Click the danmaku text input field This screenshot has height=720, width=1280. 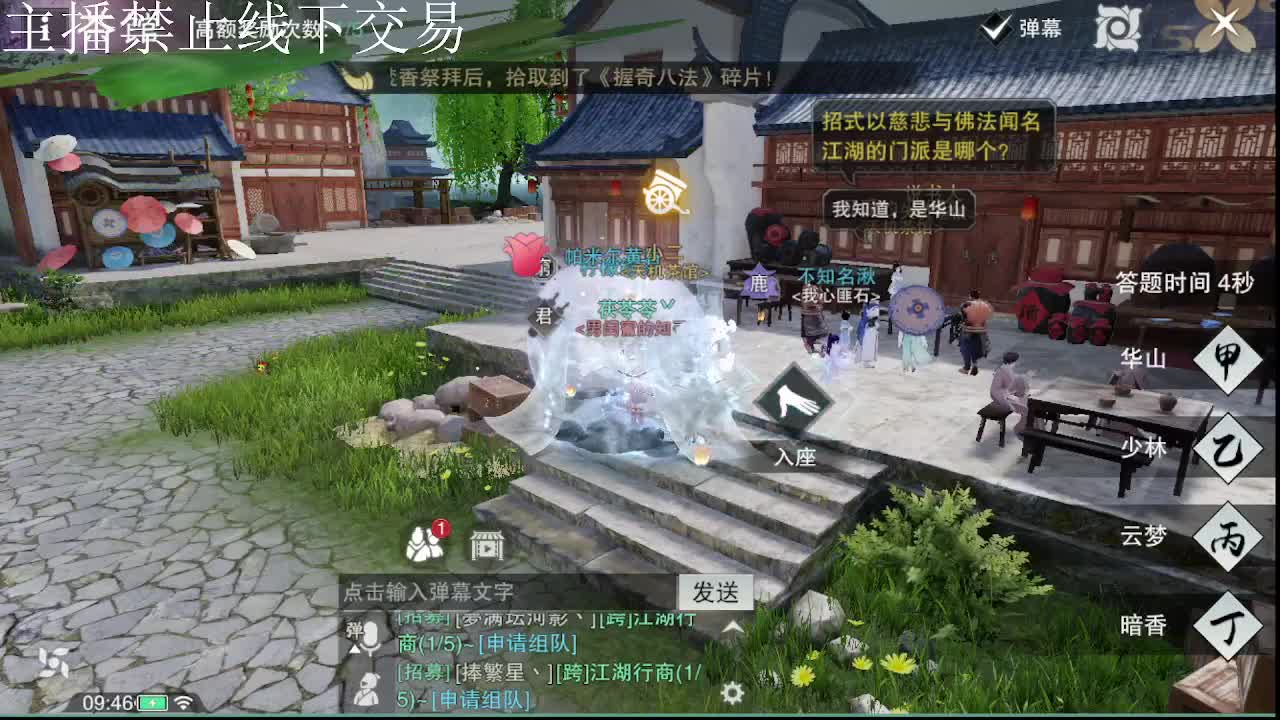(500, 594)
